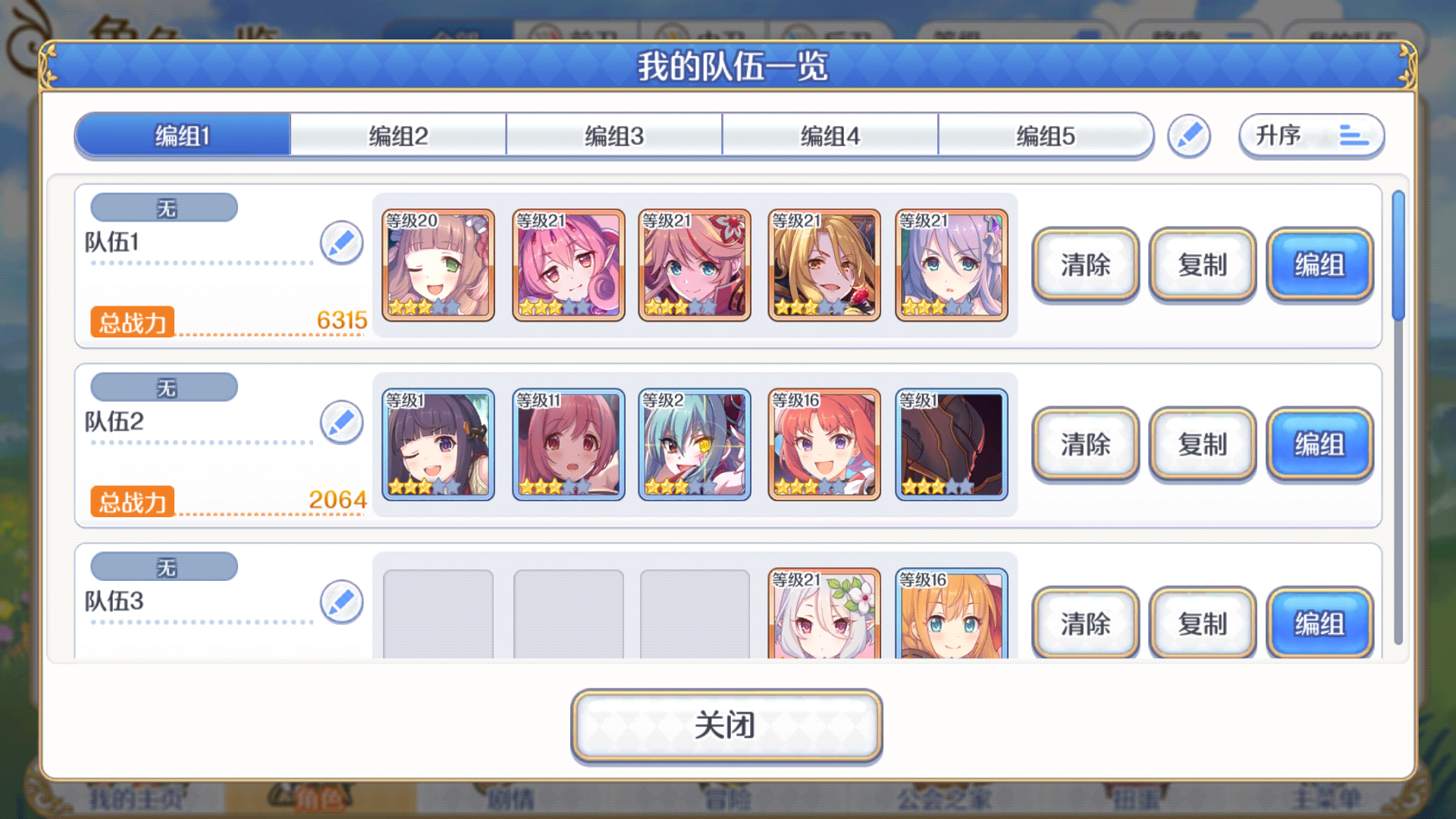Click 编组 to edit 队伍3
Image resolution: width=1456 pixels, height=819 pixels.
point(1319,622)
